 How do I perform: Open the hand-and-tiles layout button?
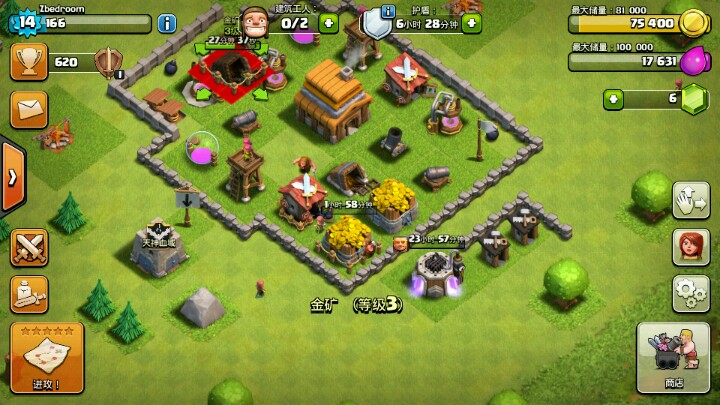point(690,200)
